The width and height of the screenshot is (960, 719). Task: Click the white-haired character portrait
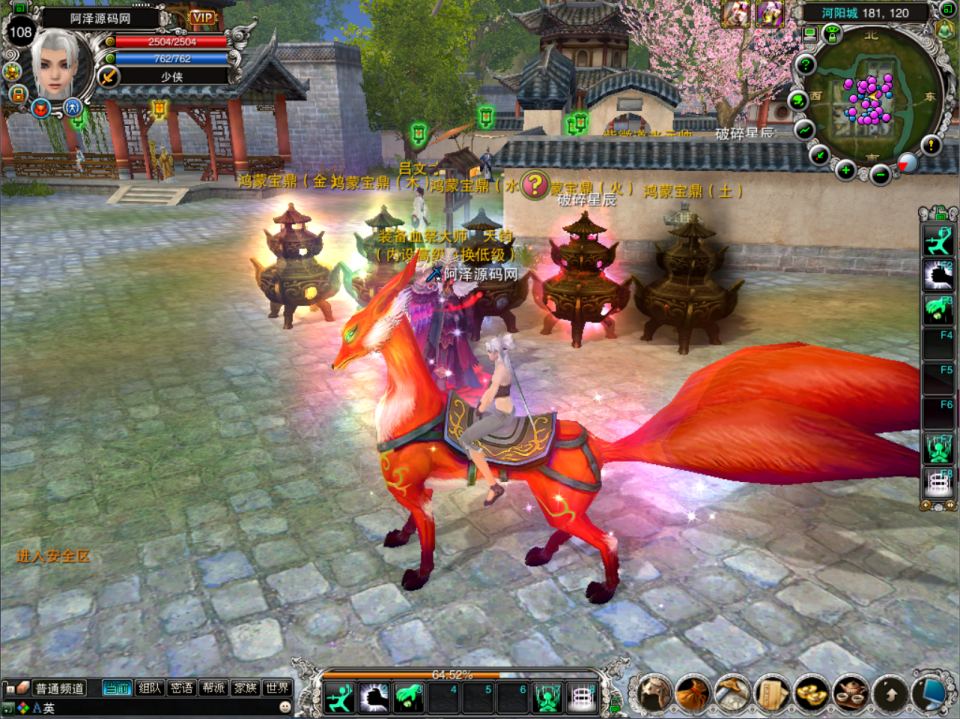tap(60, 64)
